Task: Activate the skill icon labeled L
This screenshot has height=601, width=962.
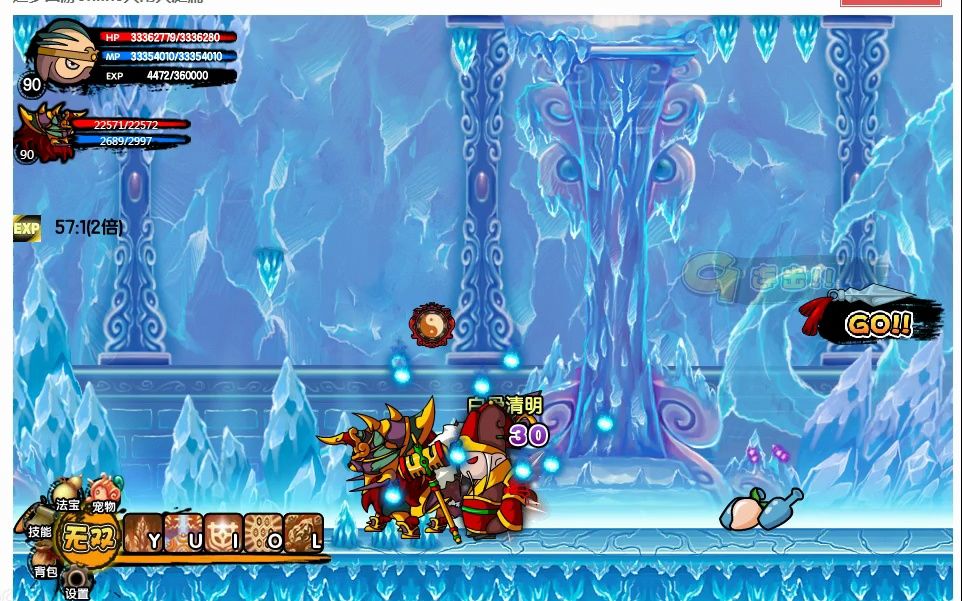Action: (303, 533)
